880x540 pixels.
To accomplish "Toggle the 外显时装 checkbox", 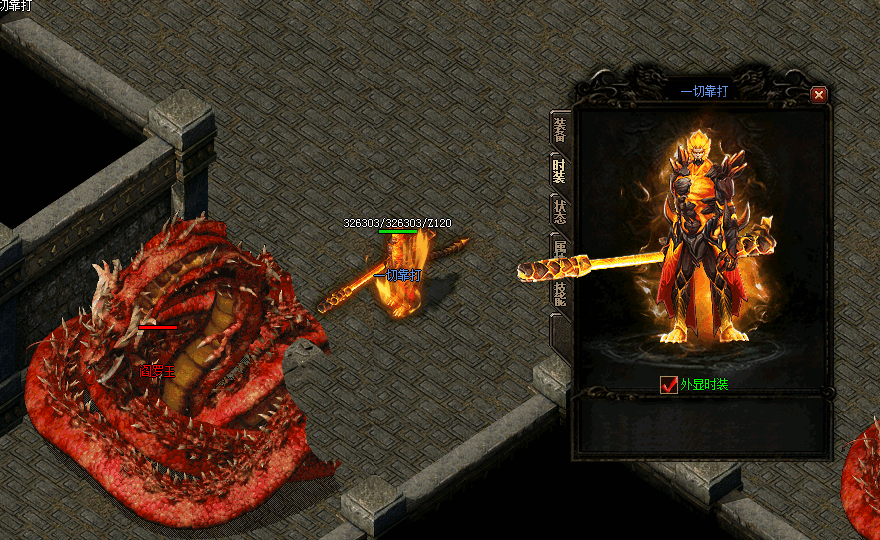I will 670,385.
